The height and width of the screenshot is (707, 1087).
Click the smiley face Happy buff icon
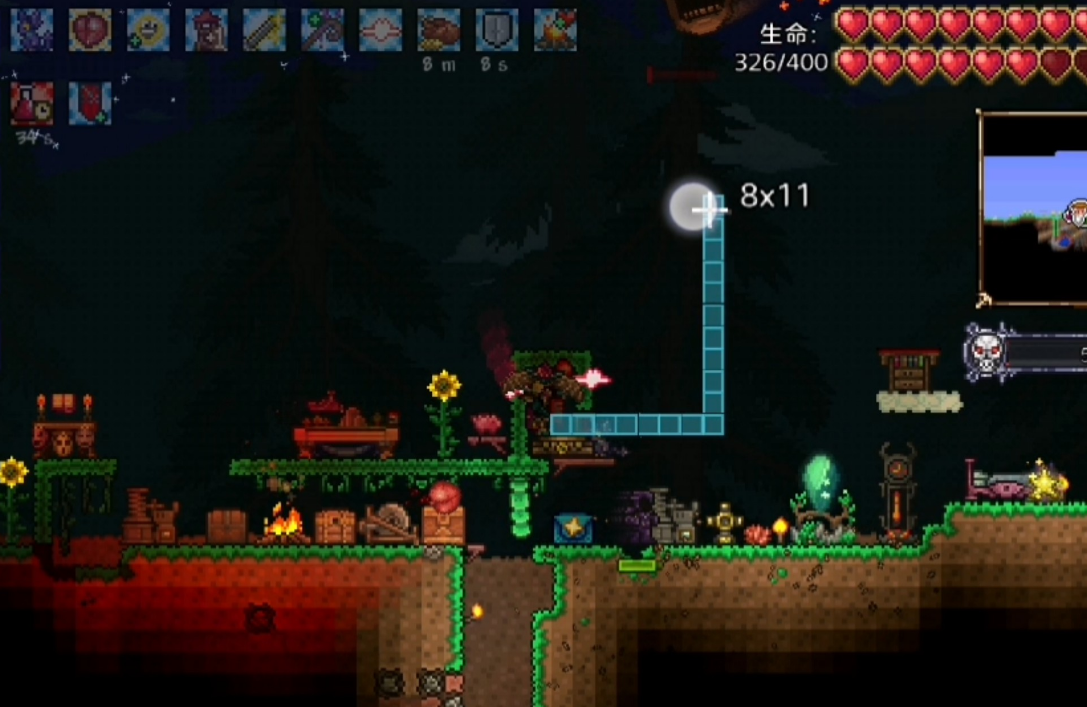point(148,30)
